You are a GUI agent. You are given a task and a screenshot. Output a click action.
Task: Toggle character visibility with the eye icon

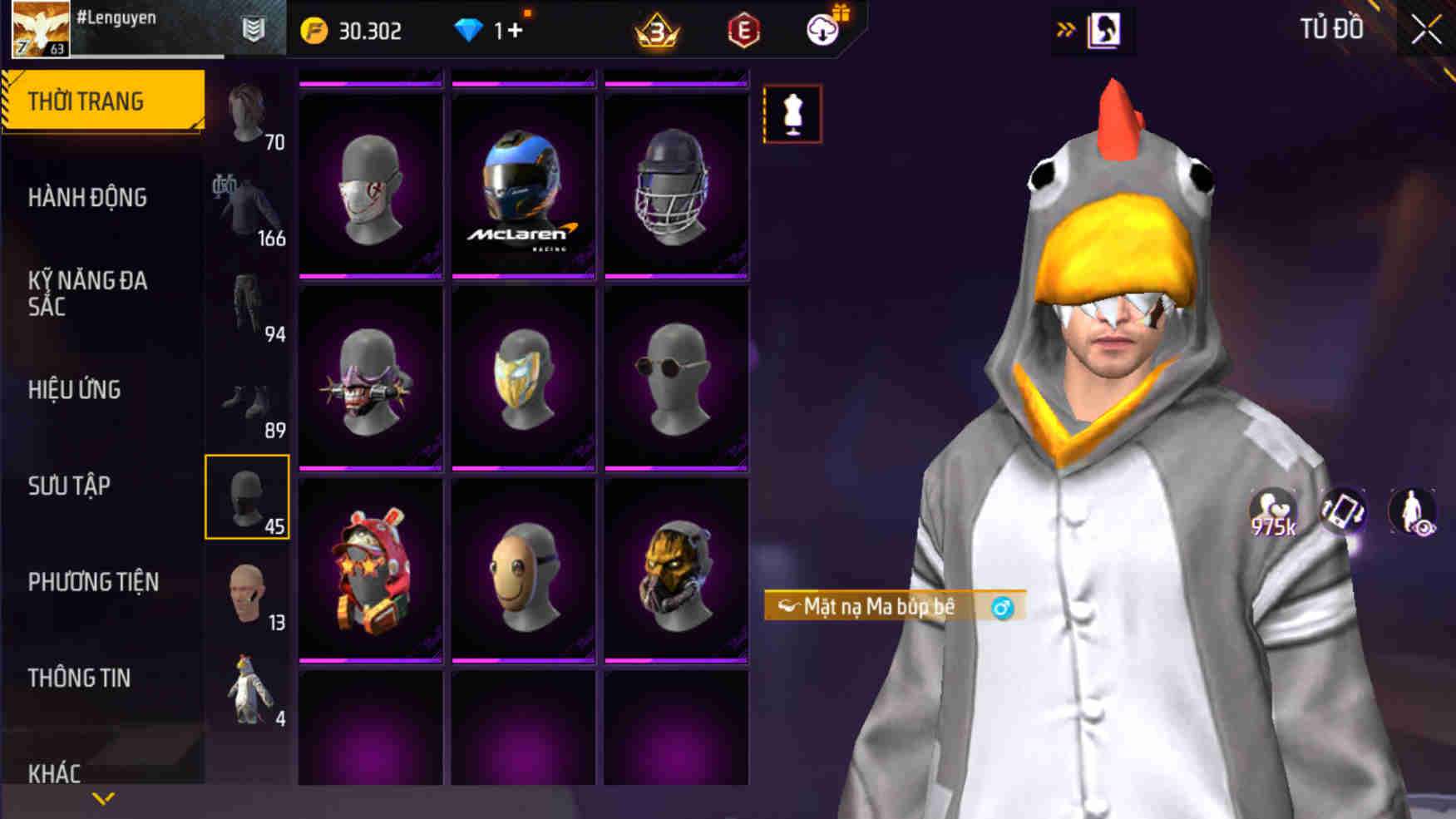click(x=1414, y=511)
